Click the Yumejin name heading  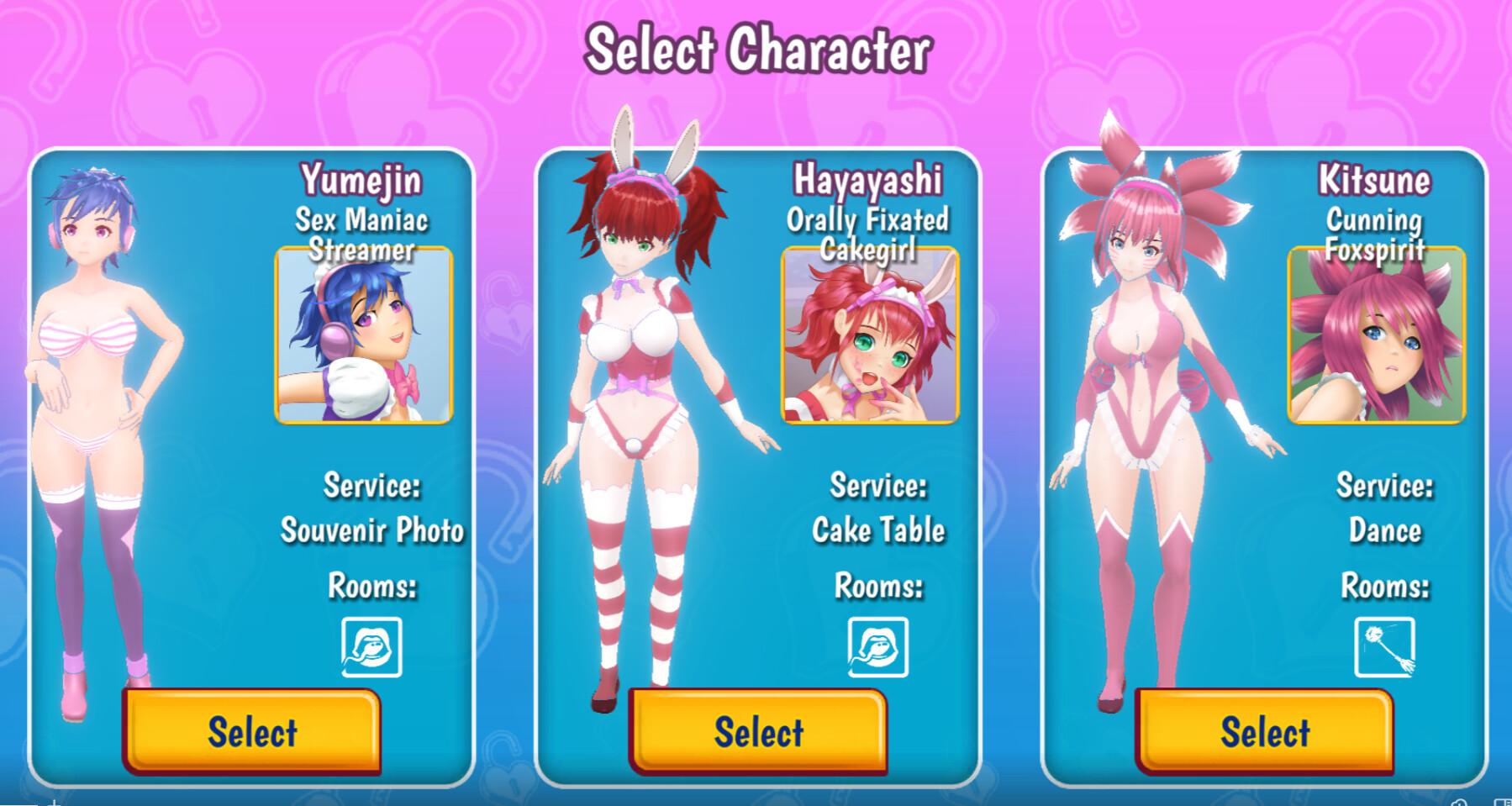coord(362,179)
